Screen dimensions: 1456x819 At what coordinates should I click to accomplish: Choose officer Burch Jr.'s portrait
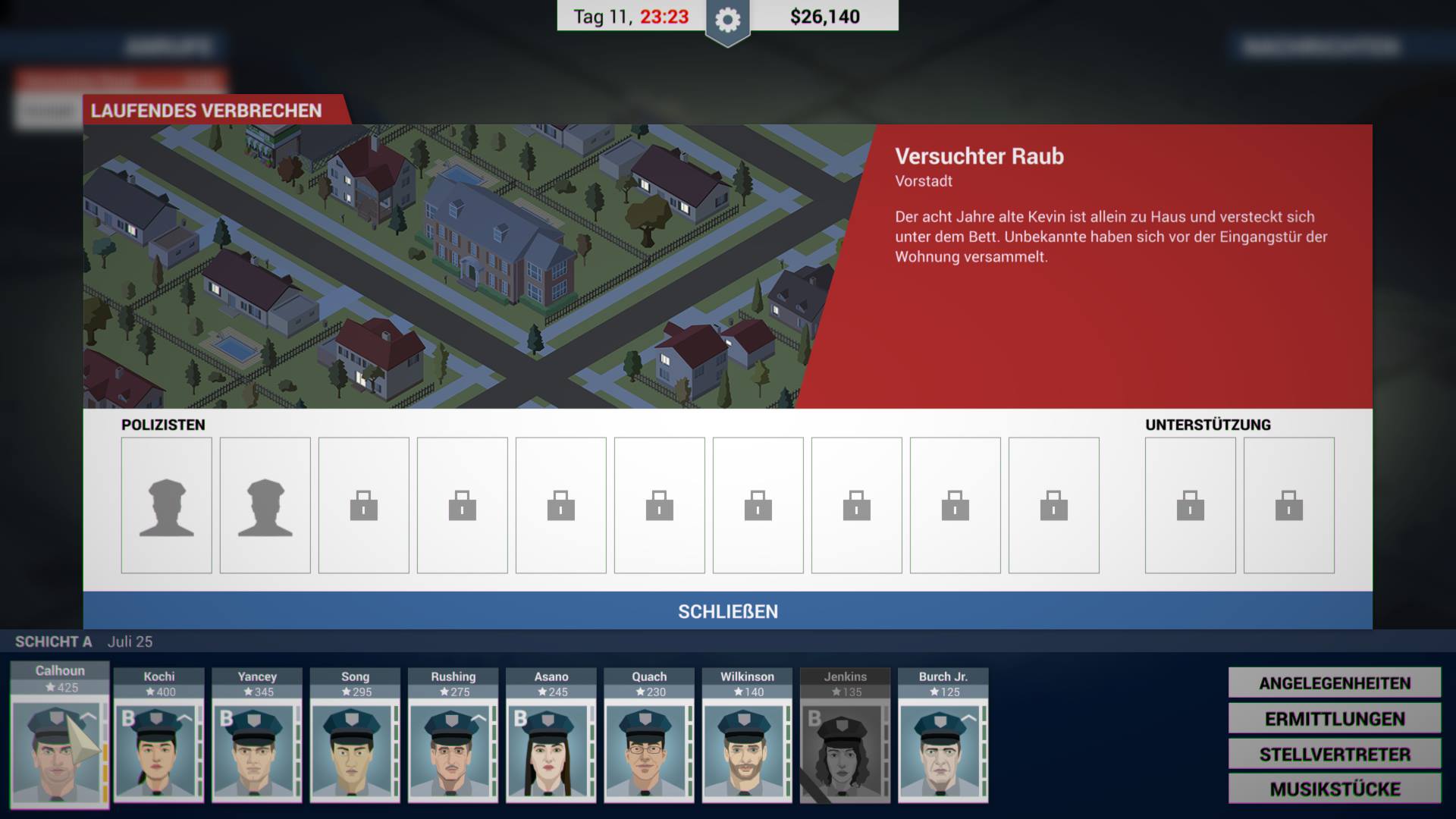(x=943, y=751)
